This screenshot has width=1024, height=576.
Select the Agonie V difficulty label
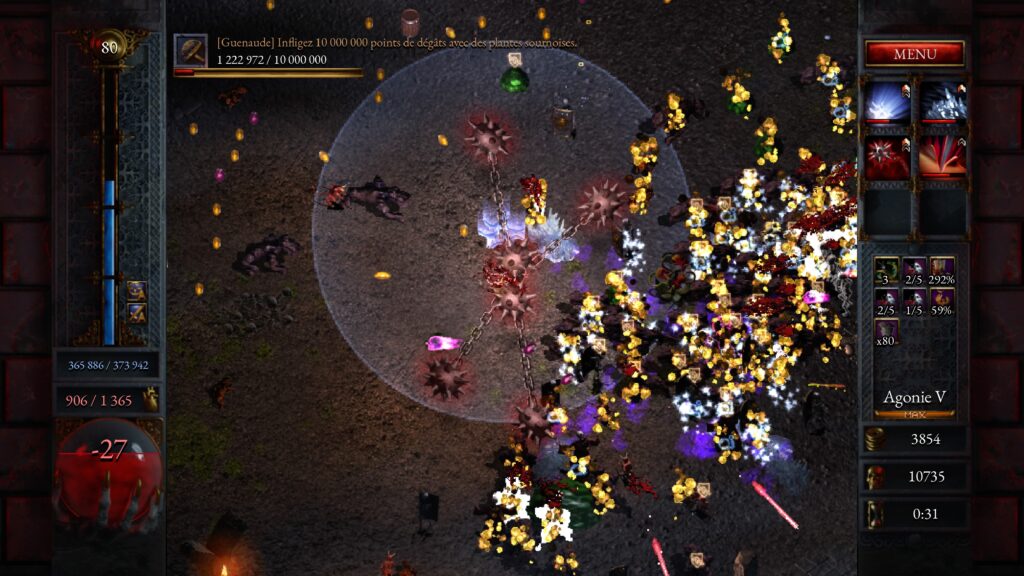point(914,398)
